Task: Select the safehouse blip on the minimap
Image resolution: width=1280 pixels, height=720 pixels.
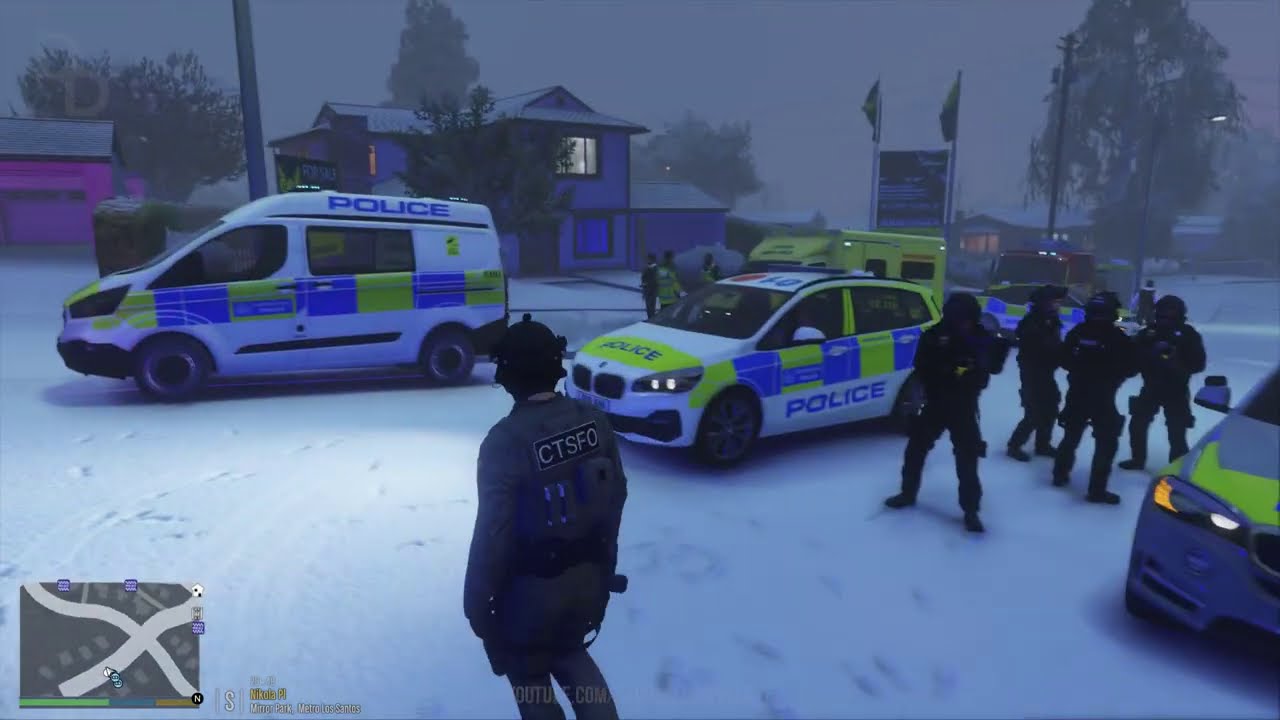Action: click(197, 591)
